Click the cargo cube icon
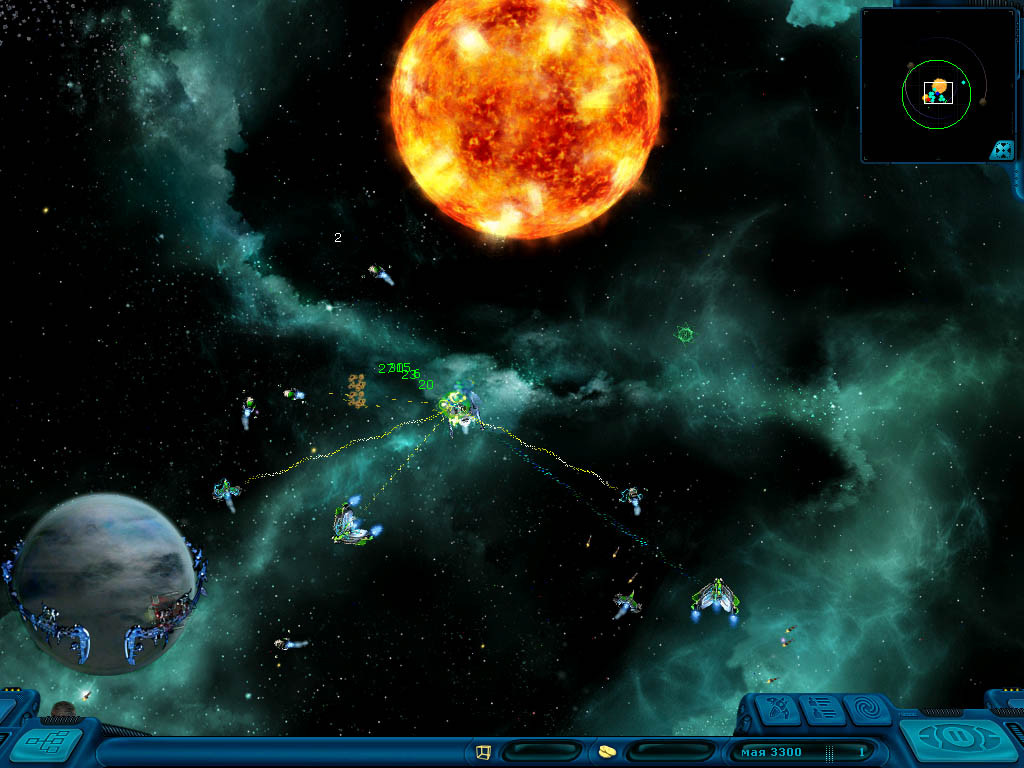Viewport: 1024px width, 768px height. tap(484, 751)
